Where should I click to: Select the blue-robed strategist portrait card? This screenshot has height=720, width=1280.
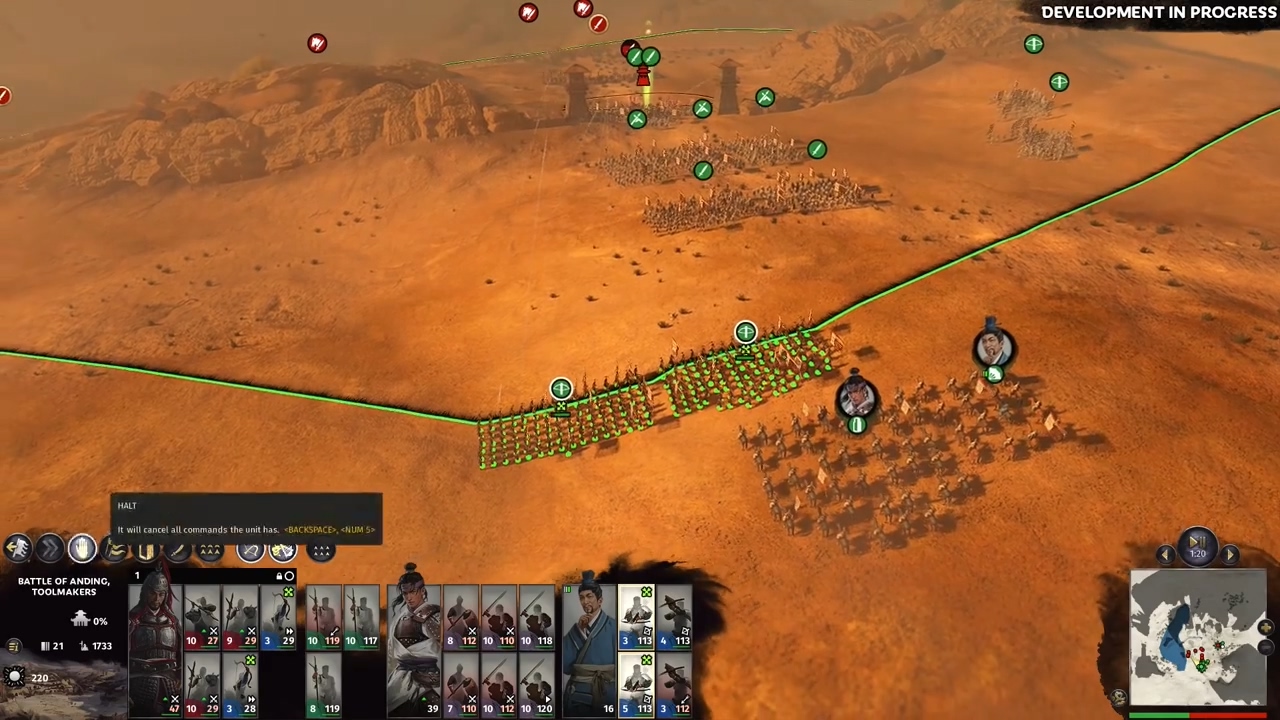coord(588,640)
